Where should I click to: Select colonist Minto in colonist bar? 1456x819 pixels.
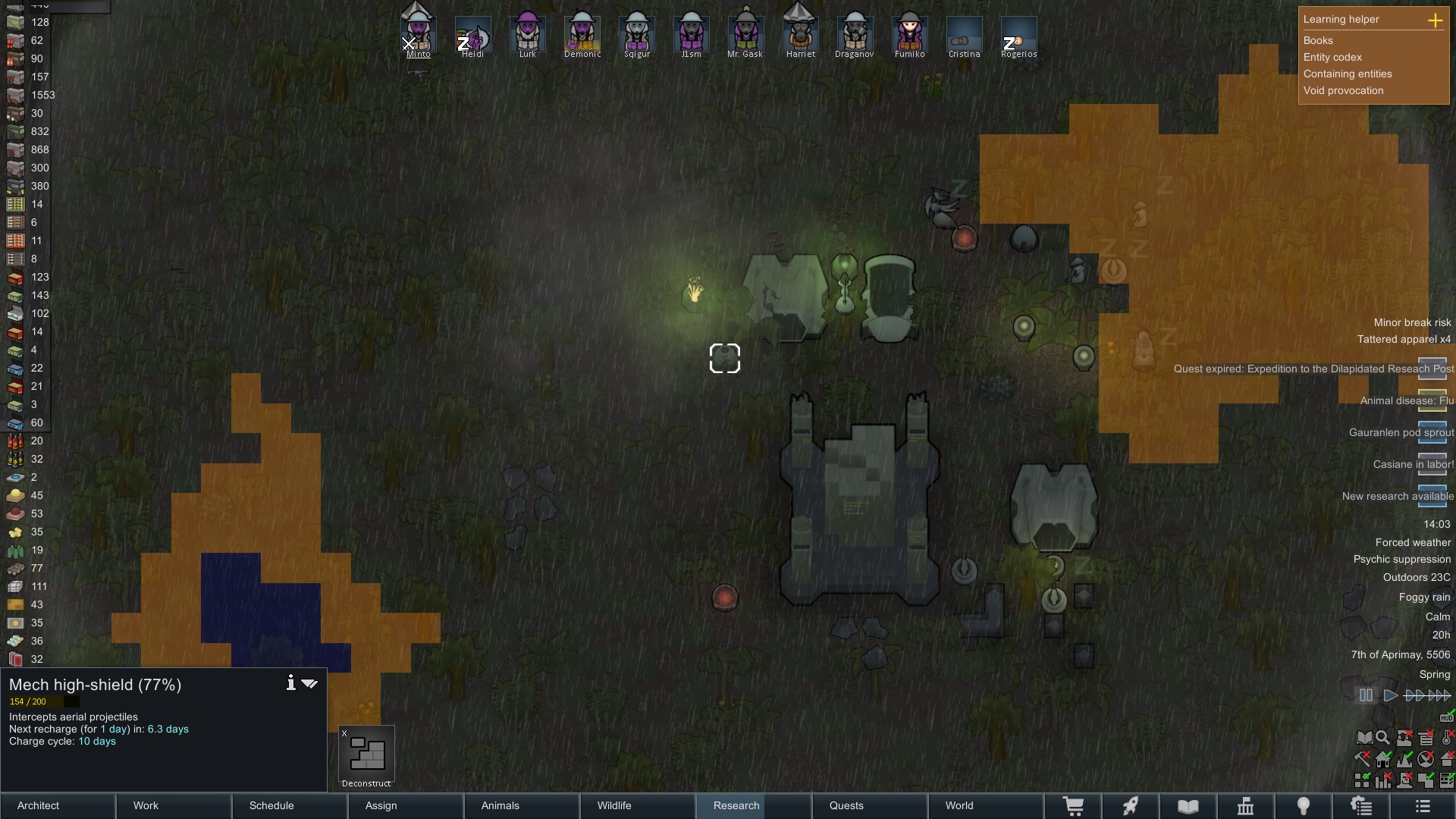click(418, 36)
